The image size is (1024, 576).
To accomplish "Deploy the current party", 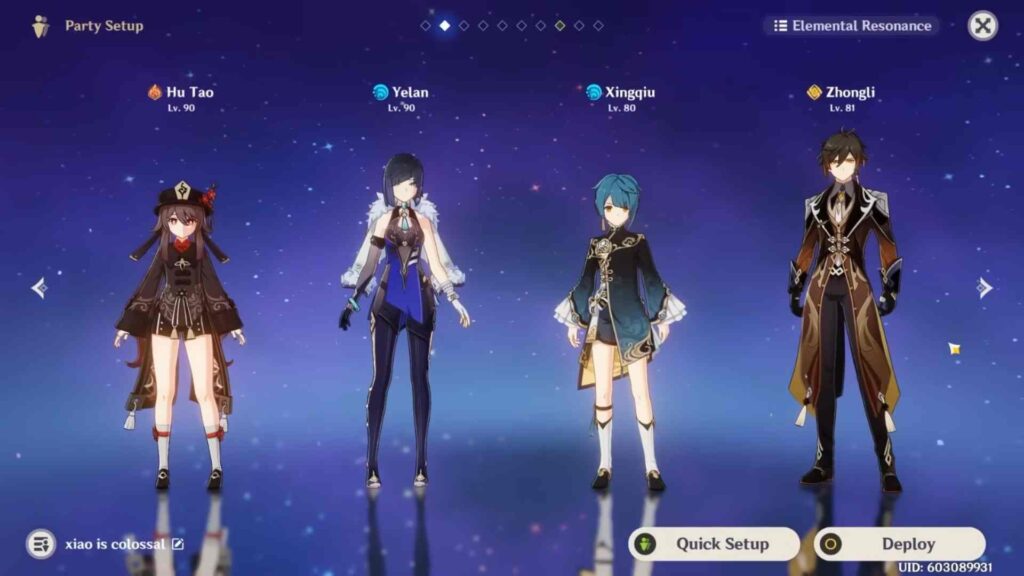I will [x=899, y=544].
